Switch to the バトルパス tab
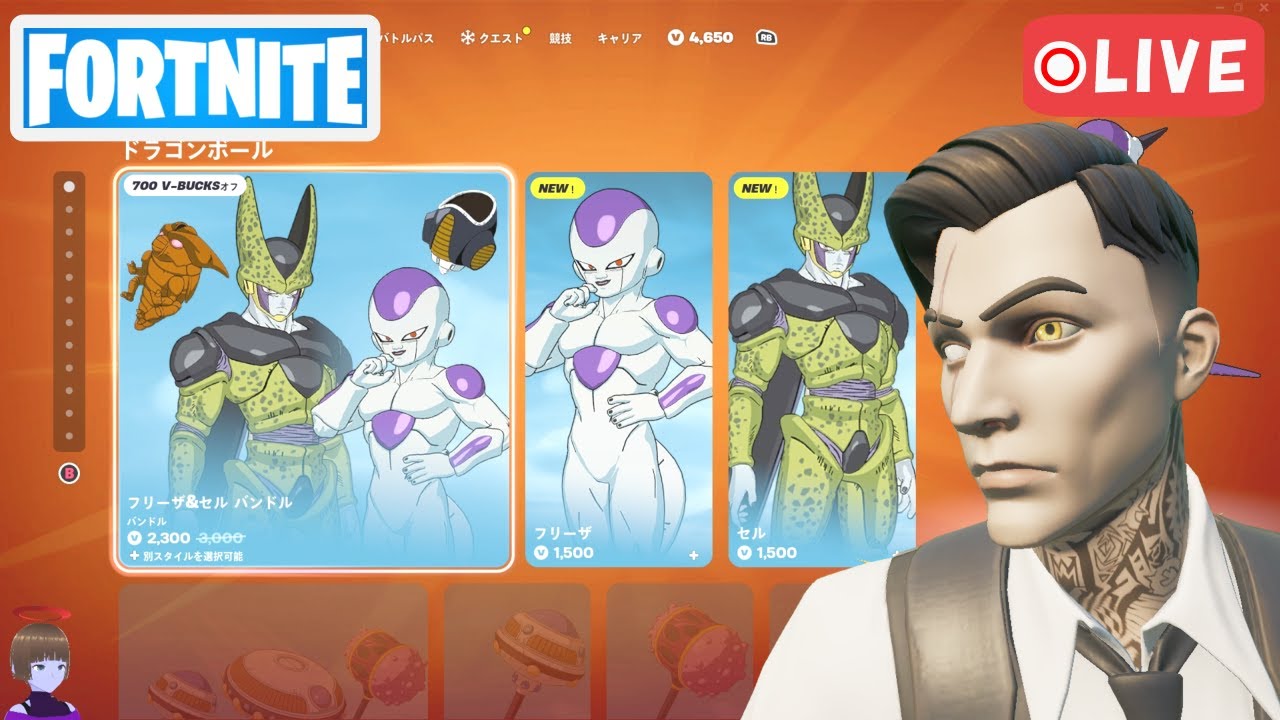 point(404,36)
